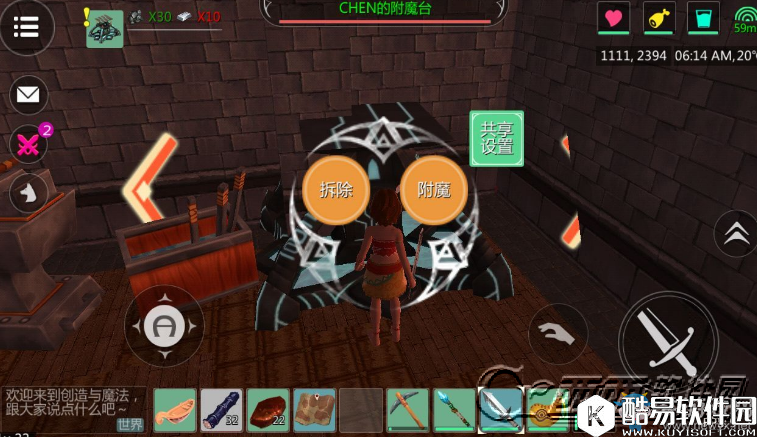Open the main menu list button
Image resolution: width=757 pixels, height=437 pixels.
[x=27, y=27]
